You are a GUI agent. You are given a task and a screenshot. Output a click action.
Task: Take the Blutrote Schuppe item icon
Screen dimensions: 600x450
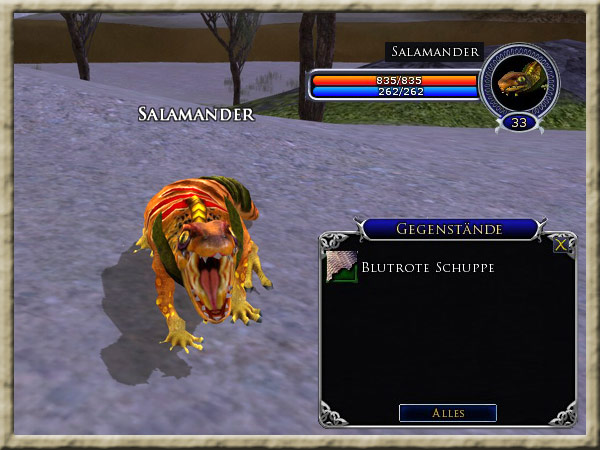(x=342, y=267)
